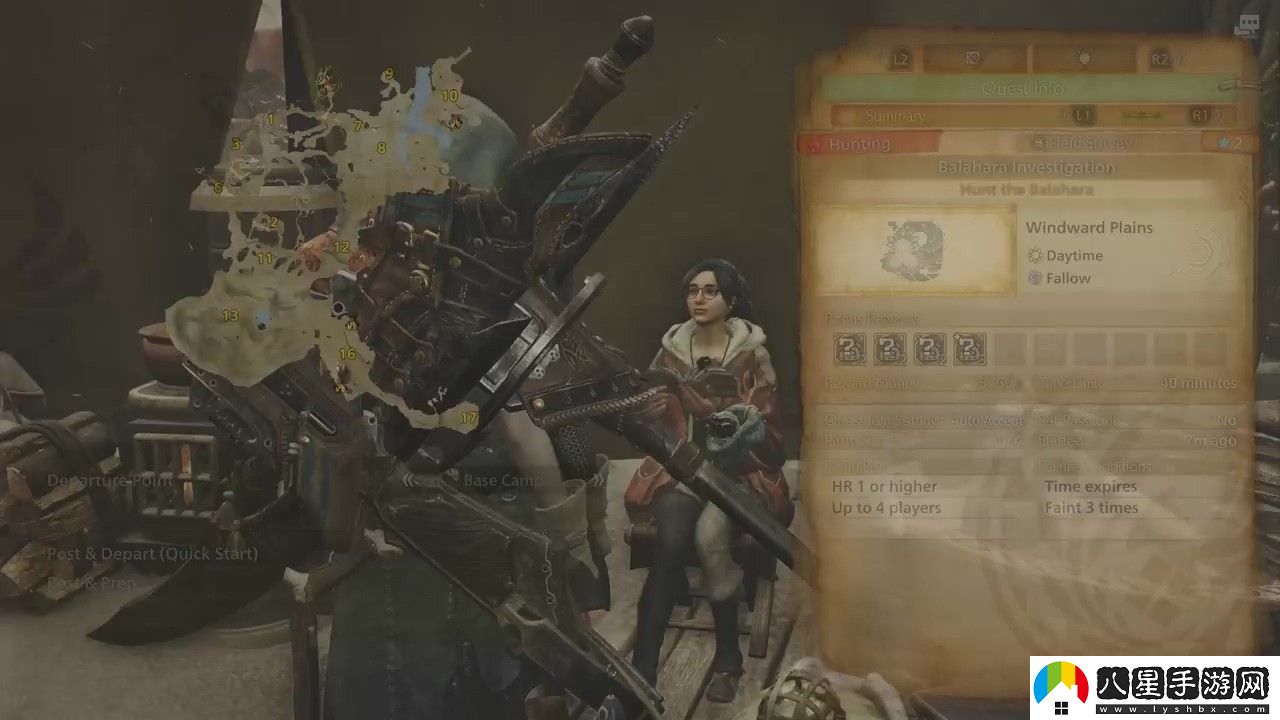
Task: Click the Field Survey icon
Action: (1039, 141)
